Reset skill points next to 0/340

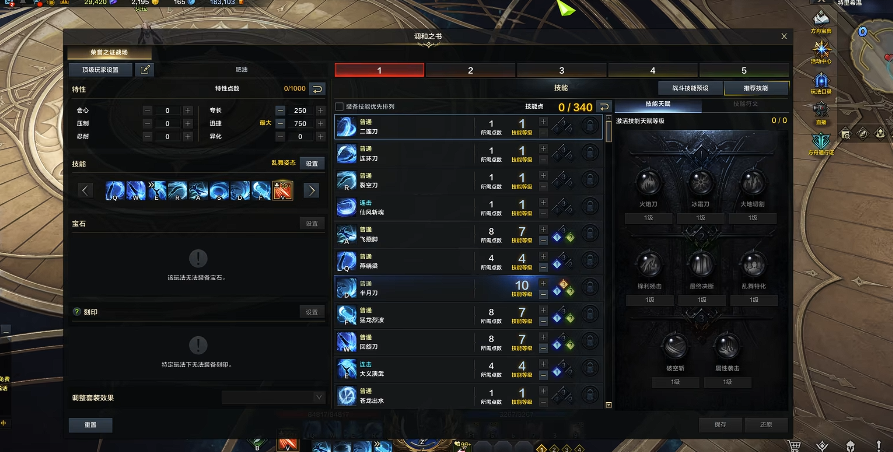pos(604,107)
